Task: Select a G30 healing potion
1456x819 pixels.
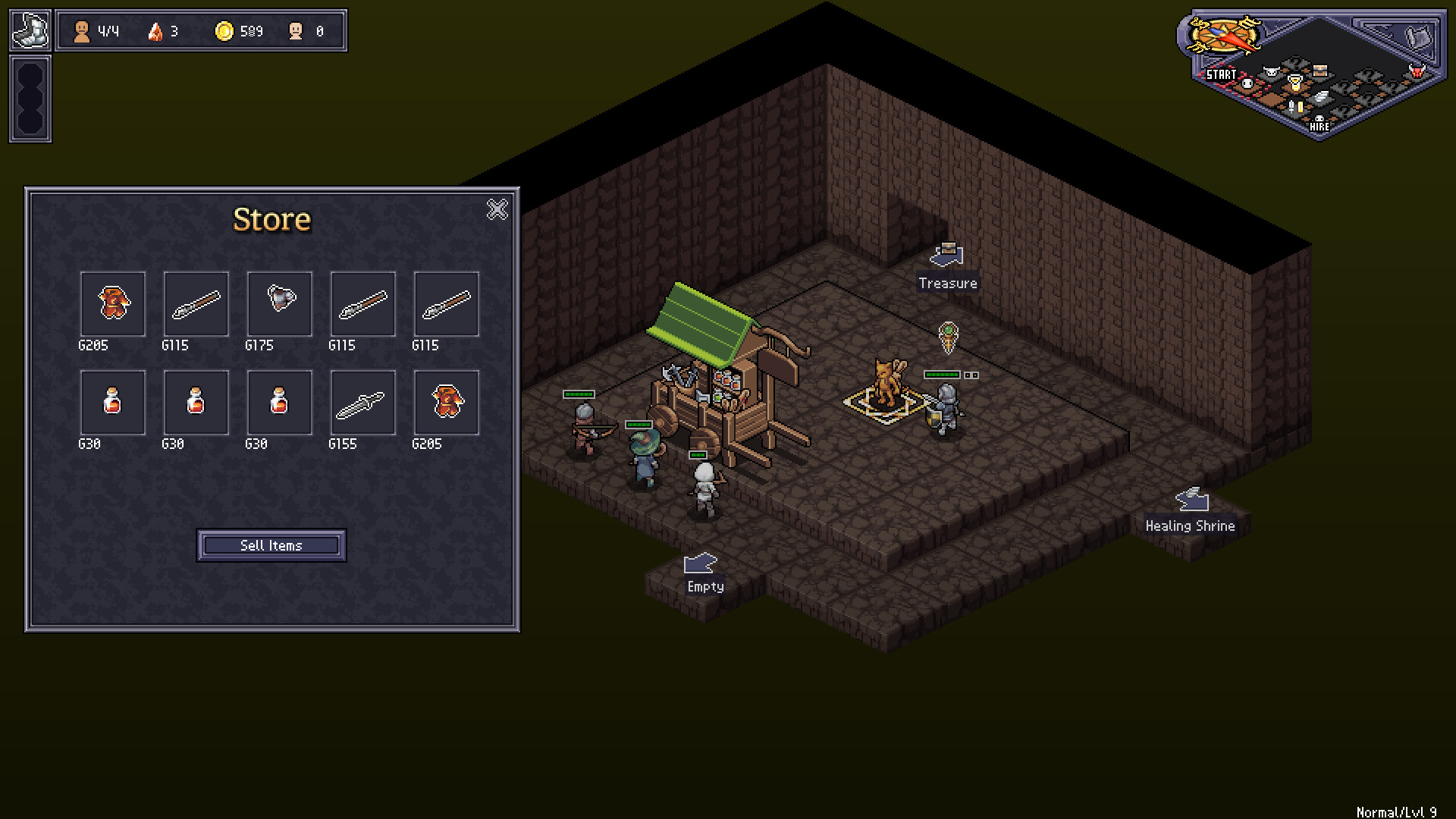Action: point(112,403)
